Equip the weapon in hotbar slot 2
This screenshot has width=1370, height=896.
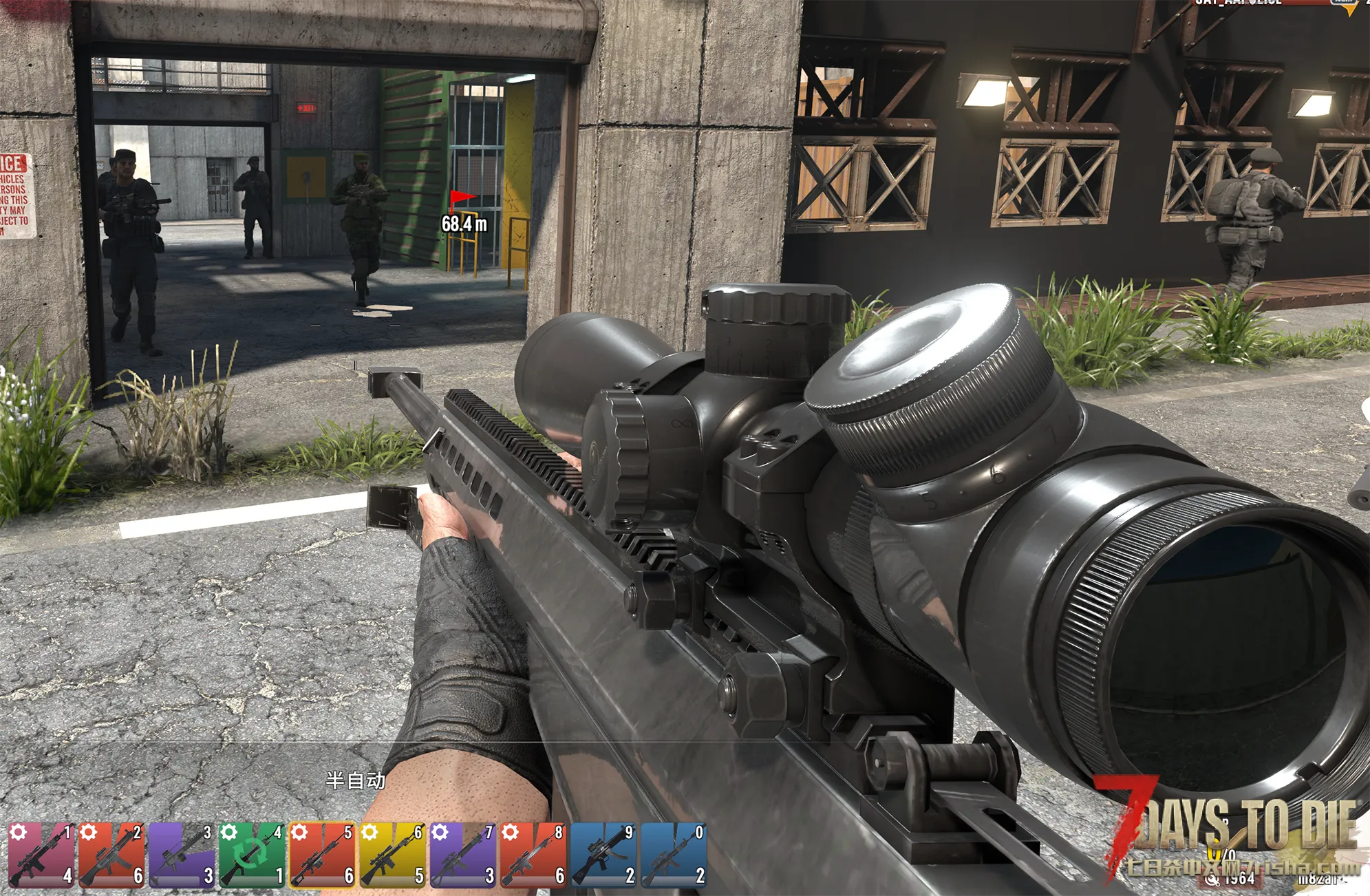pyautogui.click(x=111, y=855)
